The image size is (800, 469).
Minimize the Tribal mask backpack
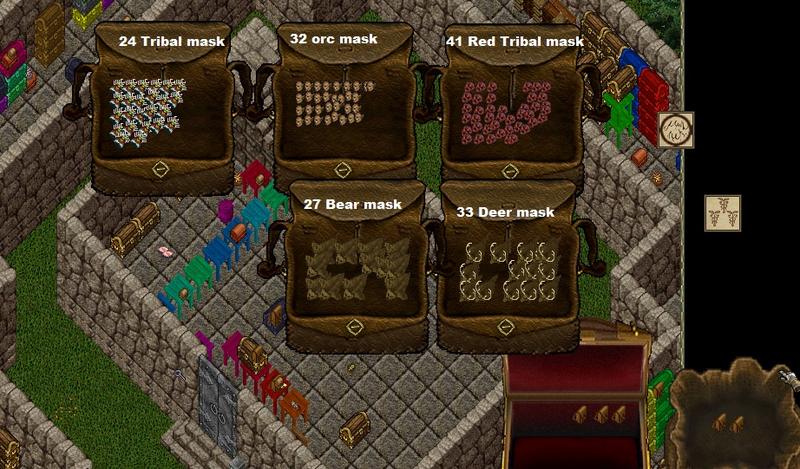point(159,170)
